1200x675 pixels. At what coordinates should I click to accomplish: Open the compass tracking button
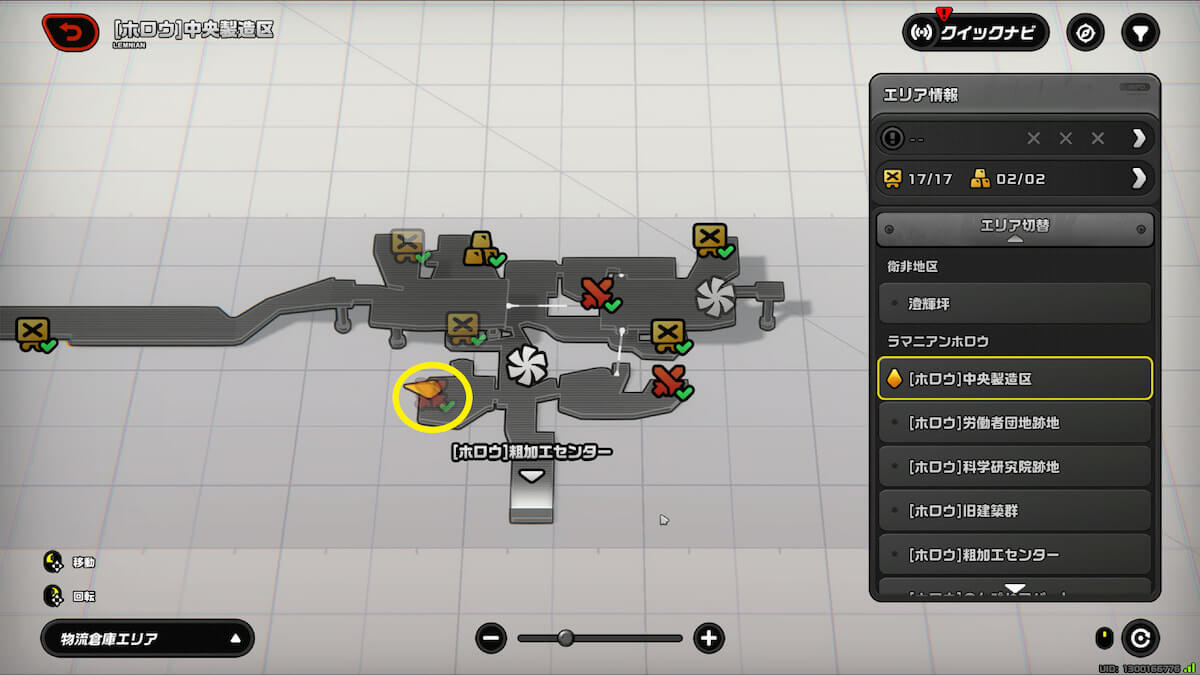pos(1085,33)
